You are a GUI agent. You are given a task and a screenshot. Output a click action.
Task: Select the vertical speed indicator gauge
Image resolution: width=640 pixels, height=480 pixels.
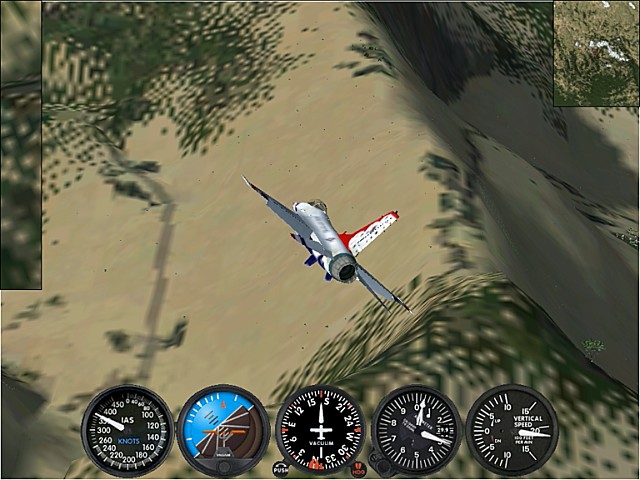coord(511,430)
